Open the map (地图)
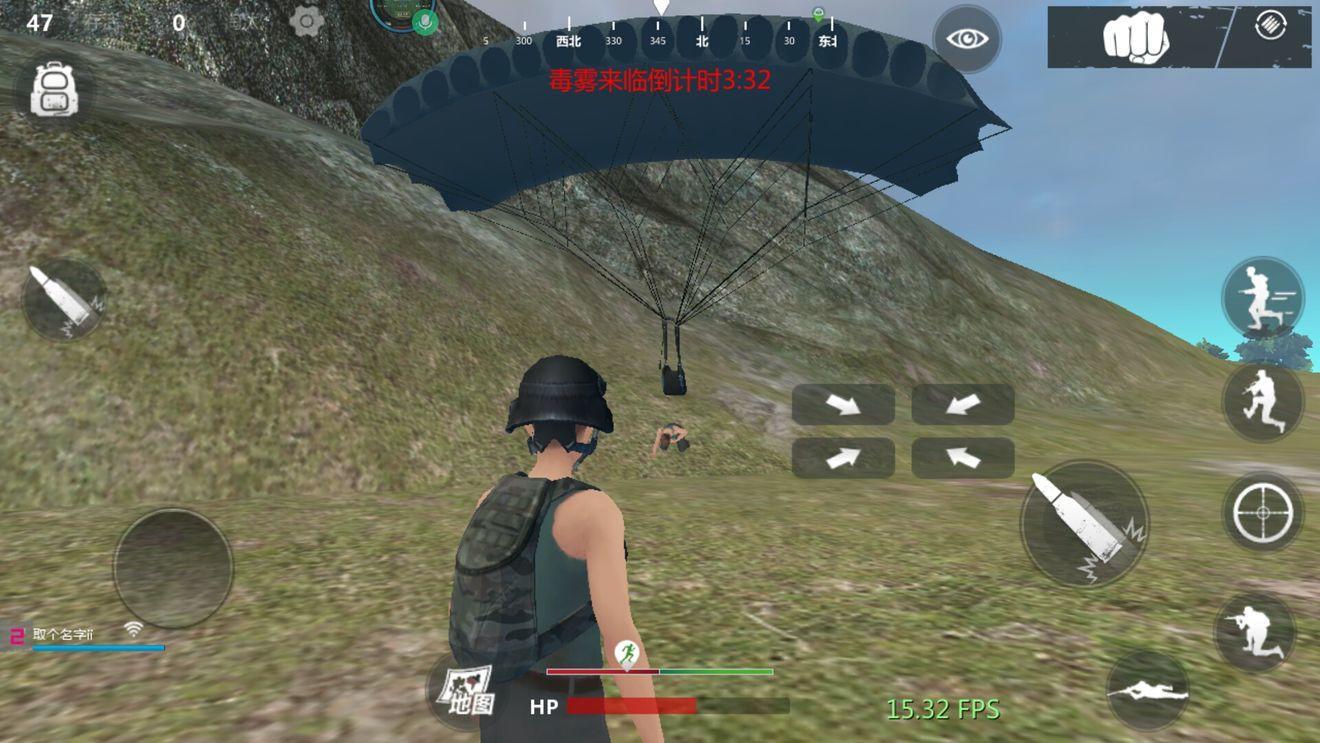 click(x=466, y=690)
